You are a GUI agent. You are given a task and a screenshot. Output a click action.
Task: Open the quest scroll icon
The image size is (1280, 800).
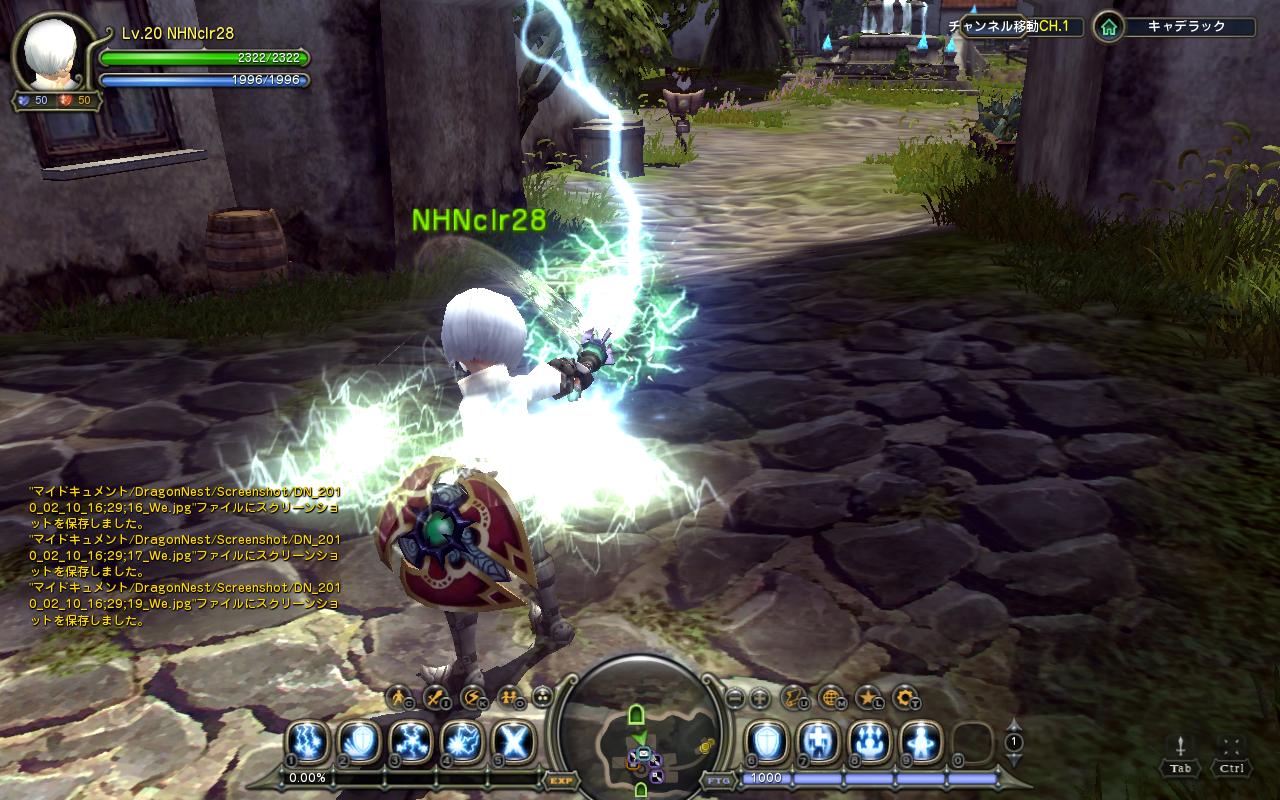pos(794,697)
